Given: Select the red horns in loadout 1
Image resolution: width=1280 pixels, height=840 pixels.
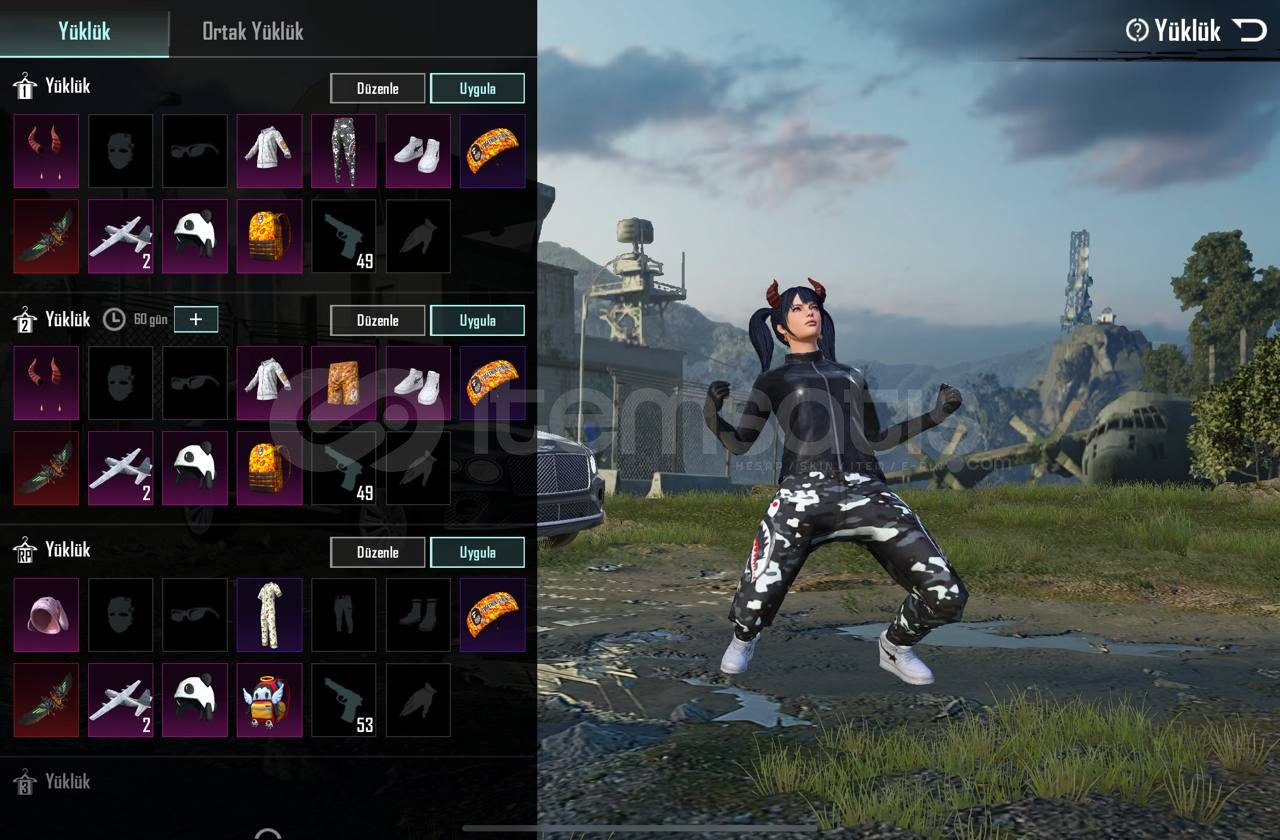Looking at the screenshot, I should pos(46,151).
